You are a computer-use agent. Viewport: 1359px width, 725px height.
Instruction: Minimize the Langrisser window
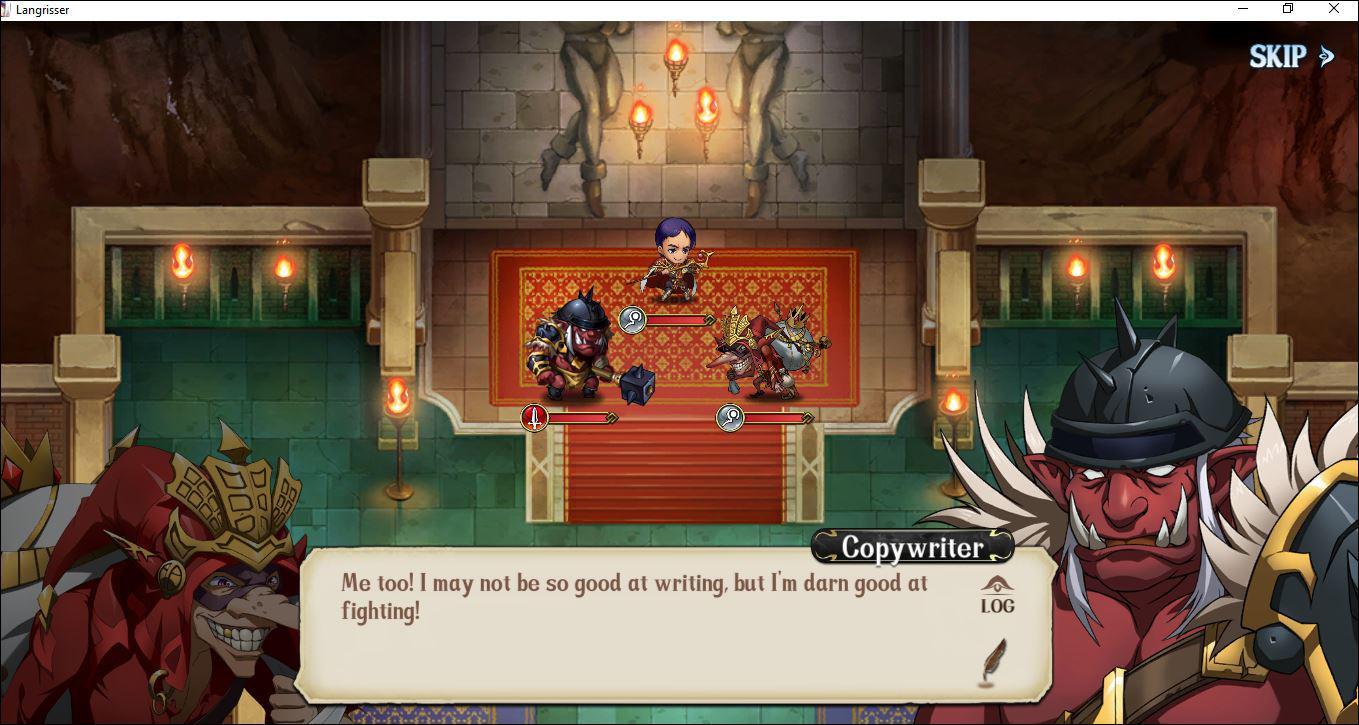[1243, 9]
